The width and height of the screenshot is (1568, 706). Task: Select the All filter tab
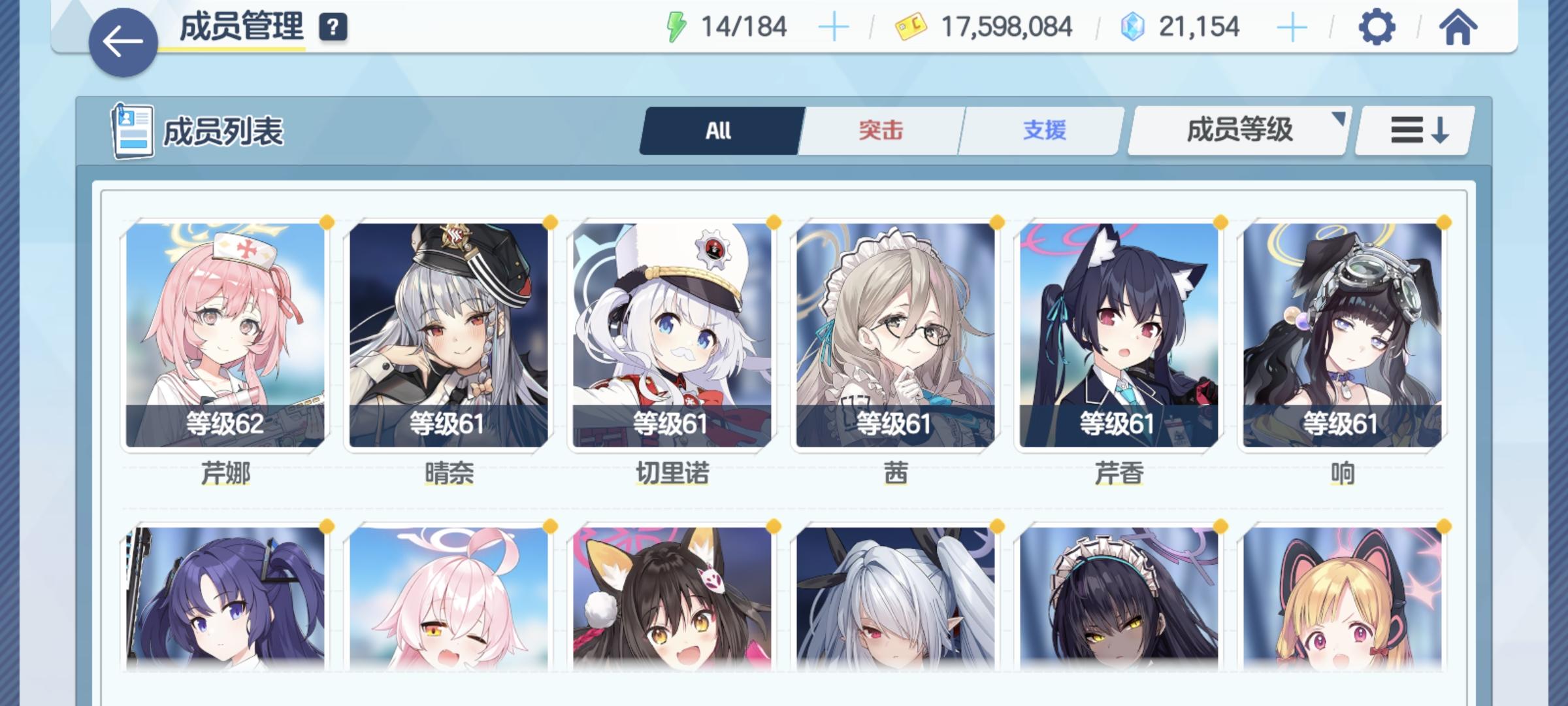point(717,130)
